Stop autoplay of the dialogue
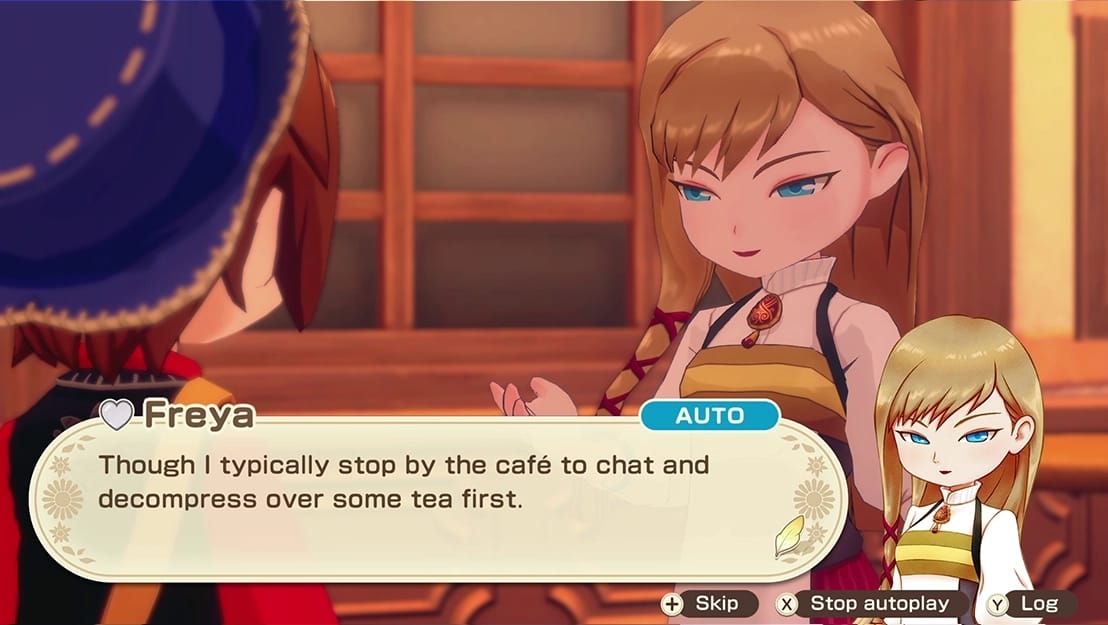The height and width of the screenshot is (625, 1108). [873, 603]
